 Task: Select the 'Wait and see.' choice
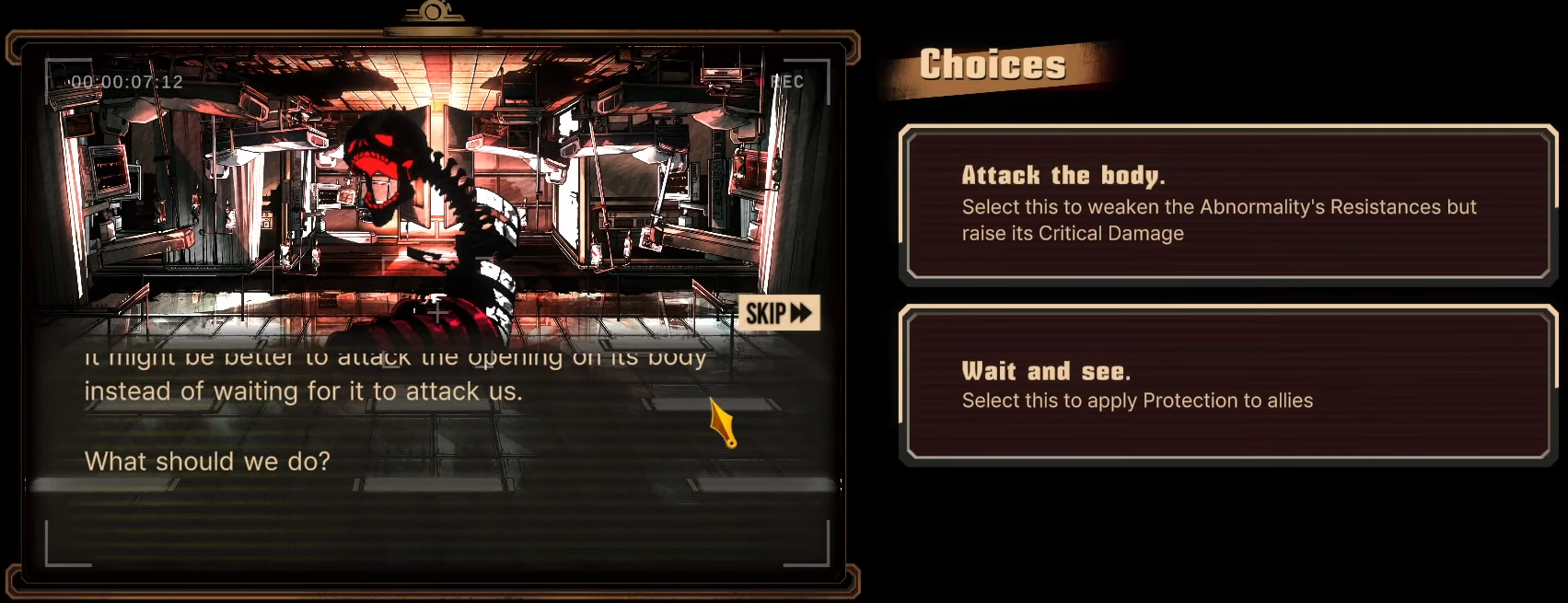point(1228,386)
